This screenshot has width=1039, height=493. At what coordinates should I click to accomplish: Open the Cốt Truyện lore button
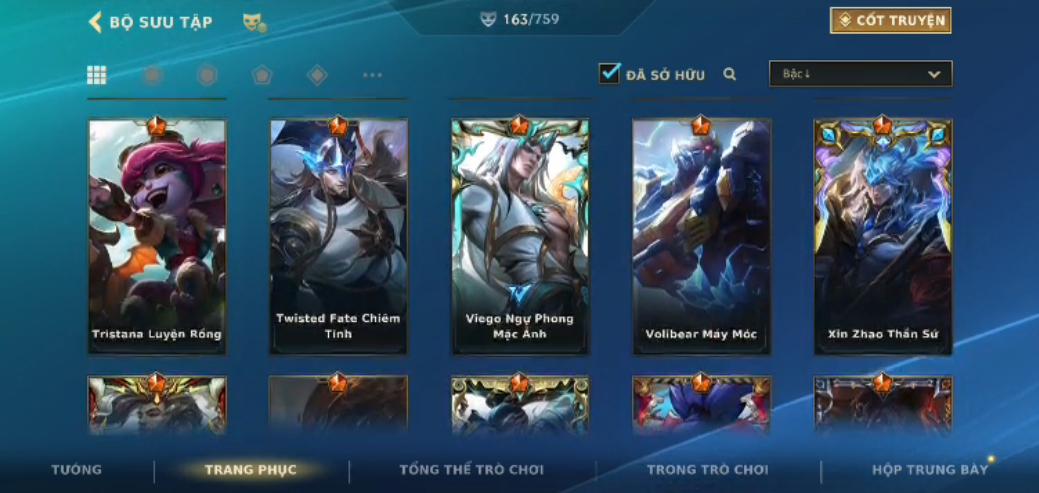[890, 21]
